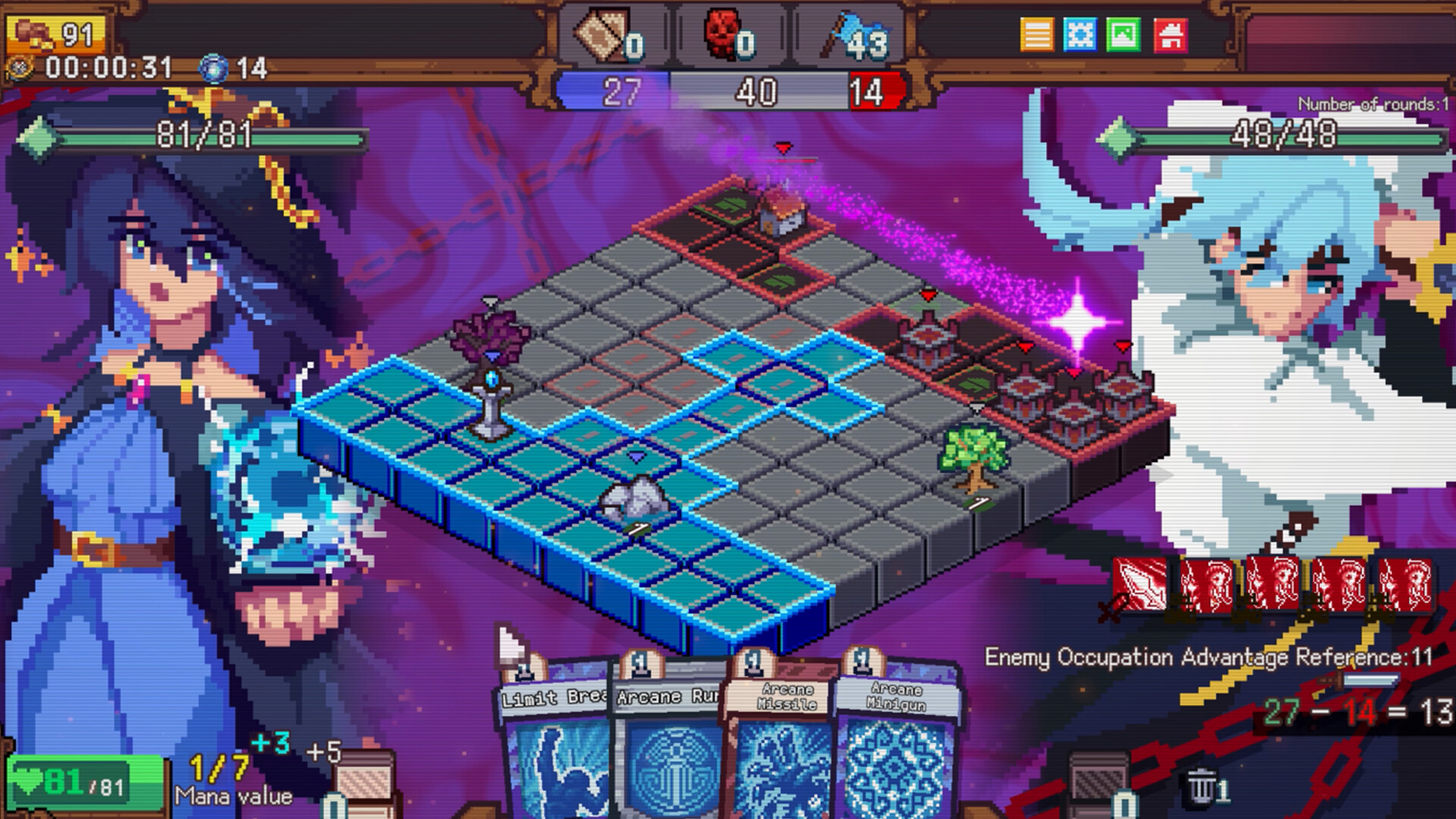
Task: Click the enemy house building on the board
Action: (783, 212)
